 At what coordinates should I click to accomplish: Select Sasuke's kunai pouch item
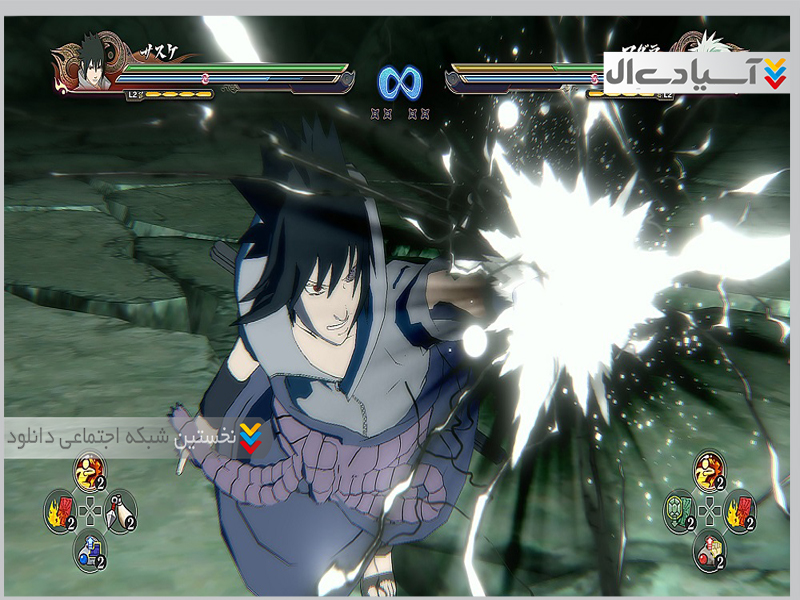pyautogui.click(x=120, y=511)
